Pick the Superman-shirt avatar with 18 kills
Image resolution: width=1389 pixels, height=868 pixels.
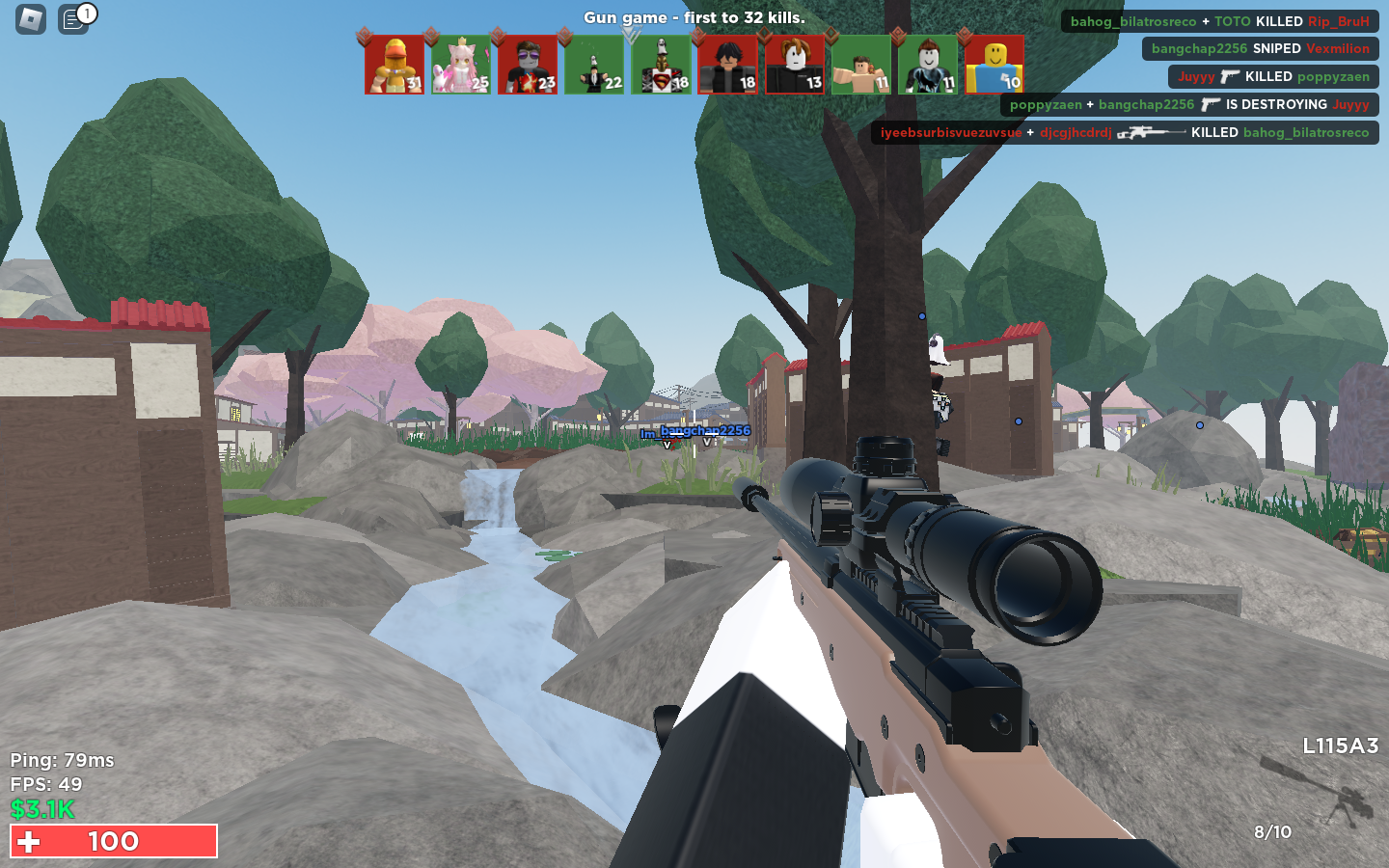[x=661, y=65]
